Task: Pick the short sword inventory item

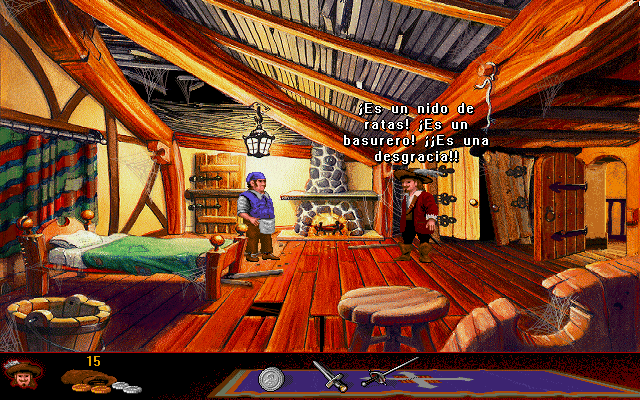Action: click(329, 375)
